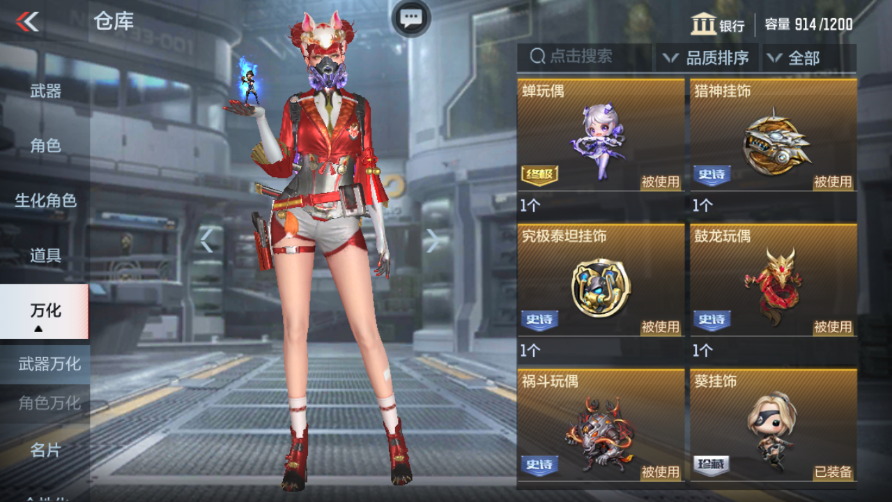Select the 究极泰坦挂饰 item card
Image resolution: width=892 pixels, height=502 pixels.
601,281
